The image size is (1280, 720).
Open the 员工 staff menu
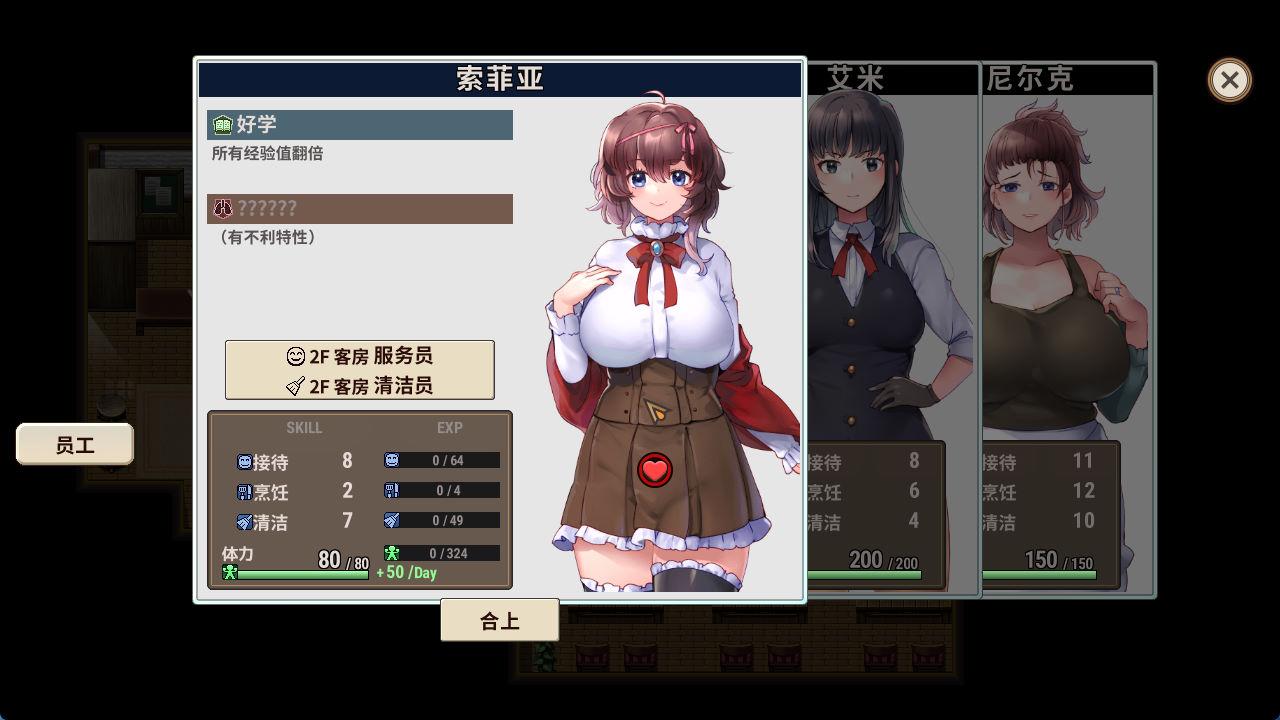click(75, 445)
